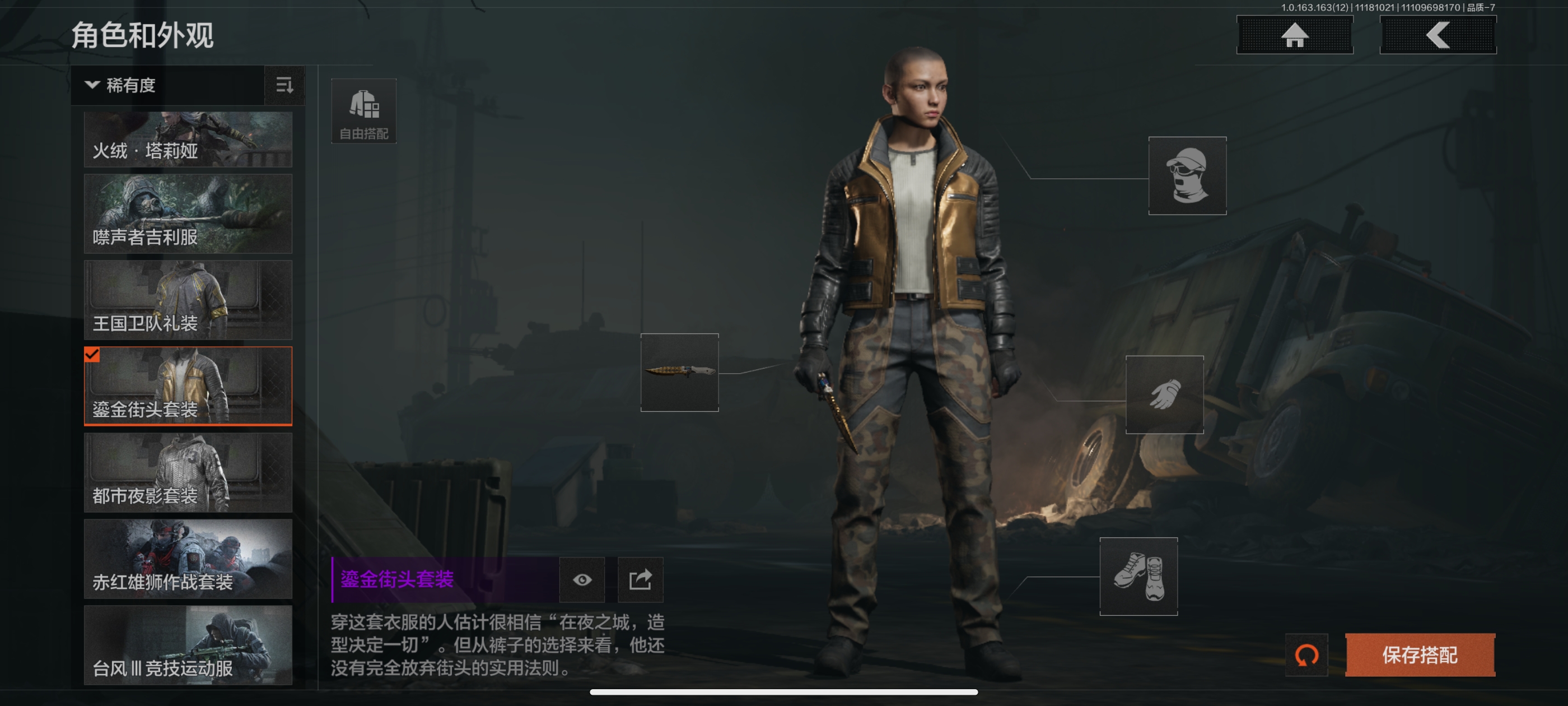Toggle the sort order icon
This screenshot has height=706, width=1568.
[x=284, y=85]
